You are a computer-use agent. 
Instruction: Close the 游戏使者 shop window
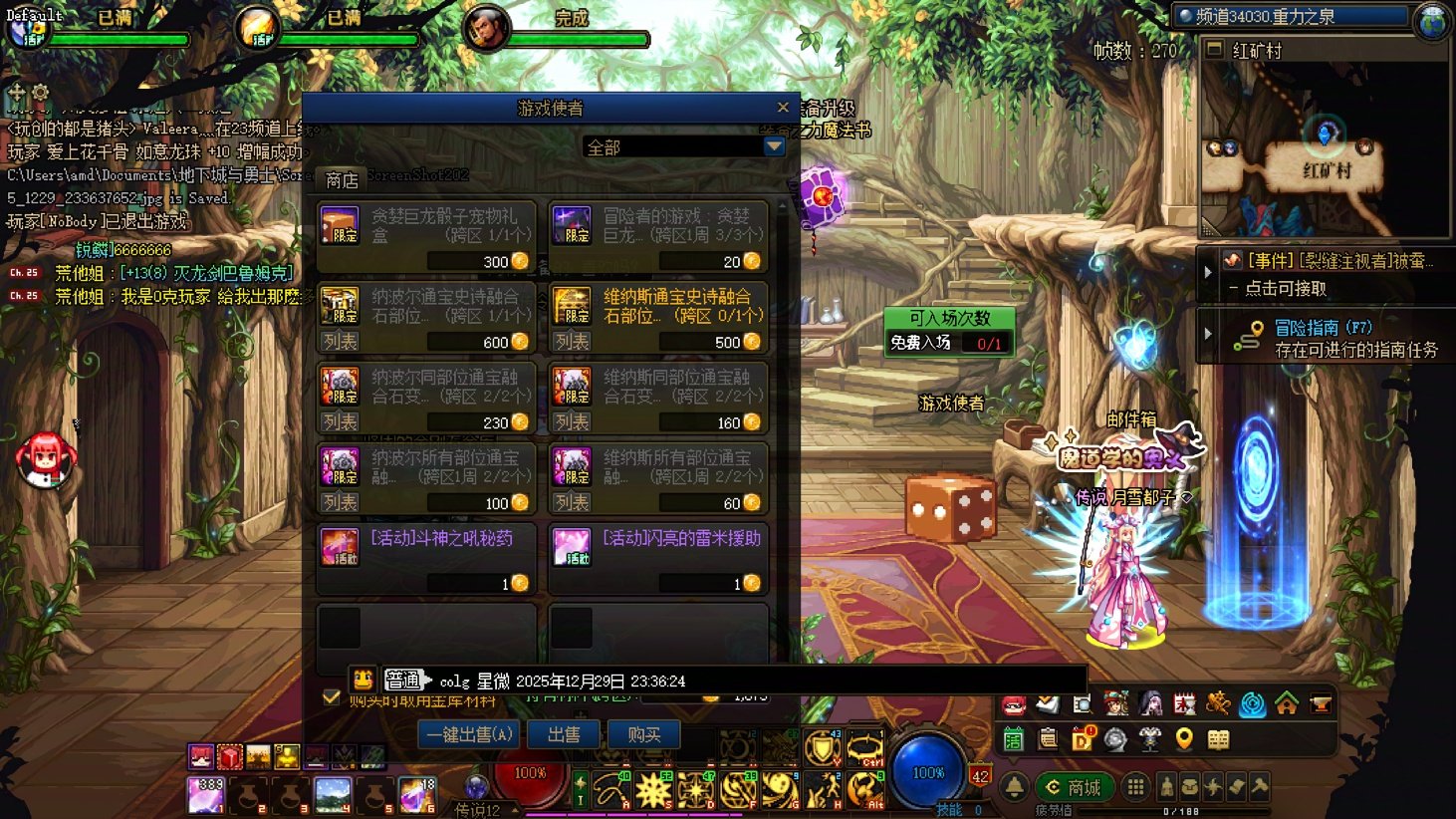783,108
